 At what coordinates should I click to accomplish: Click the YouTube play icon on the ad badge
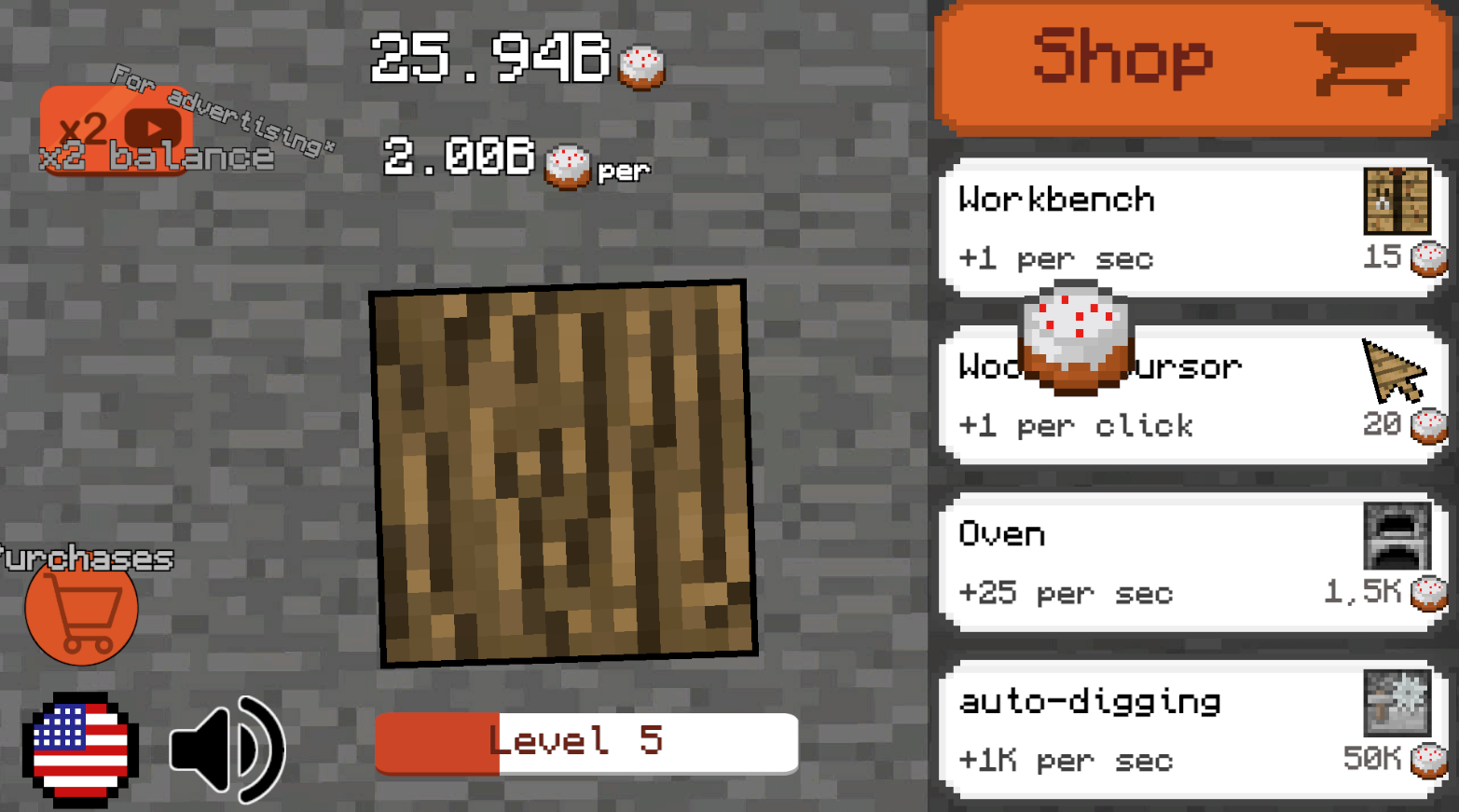(x=155, y=128)
